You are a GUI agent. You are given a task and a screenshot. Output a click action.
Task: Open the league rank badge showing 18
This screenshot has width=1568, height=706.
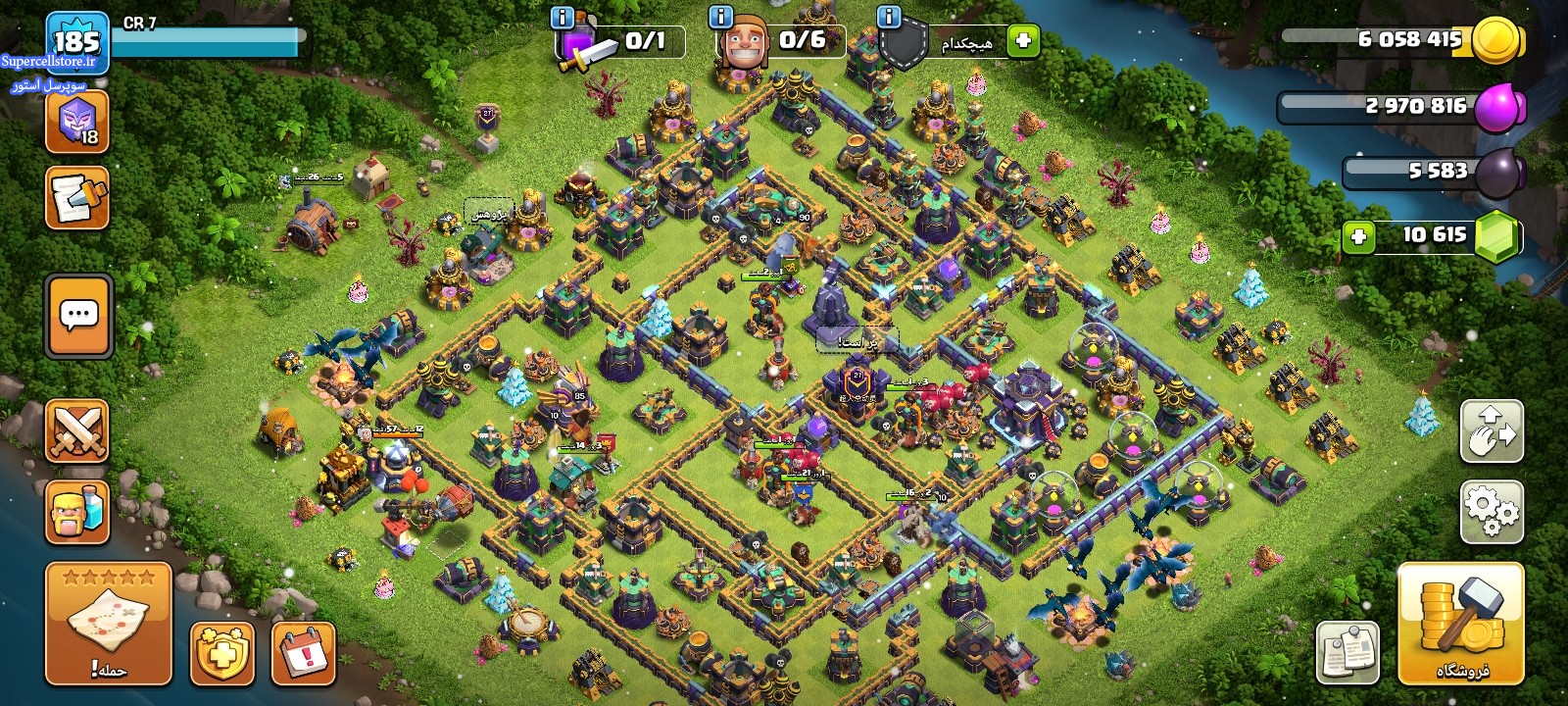pyautogui.click(x=76, y=123)
